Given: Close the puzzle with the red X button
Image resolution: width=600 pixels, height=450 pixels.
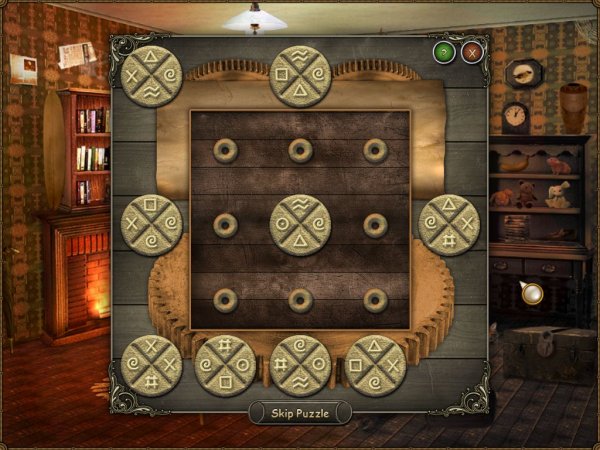Looking at the screenshot, I should [472, 51].
